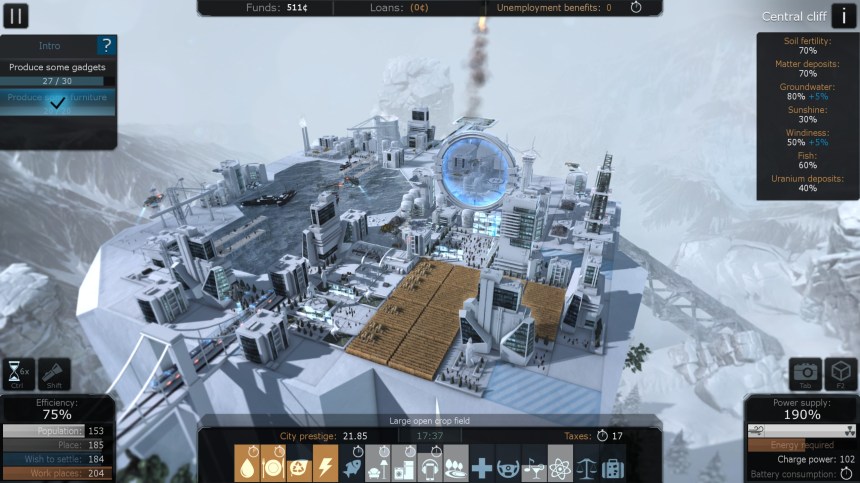Choose the atom science category
Screen dimensions: 860x483
[x=561, y=465]
